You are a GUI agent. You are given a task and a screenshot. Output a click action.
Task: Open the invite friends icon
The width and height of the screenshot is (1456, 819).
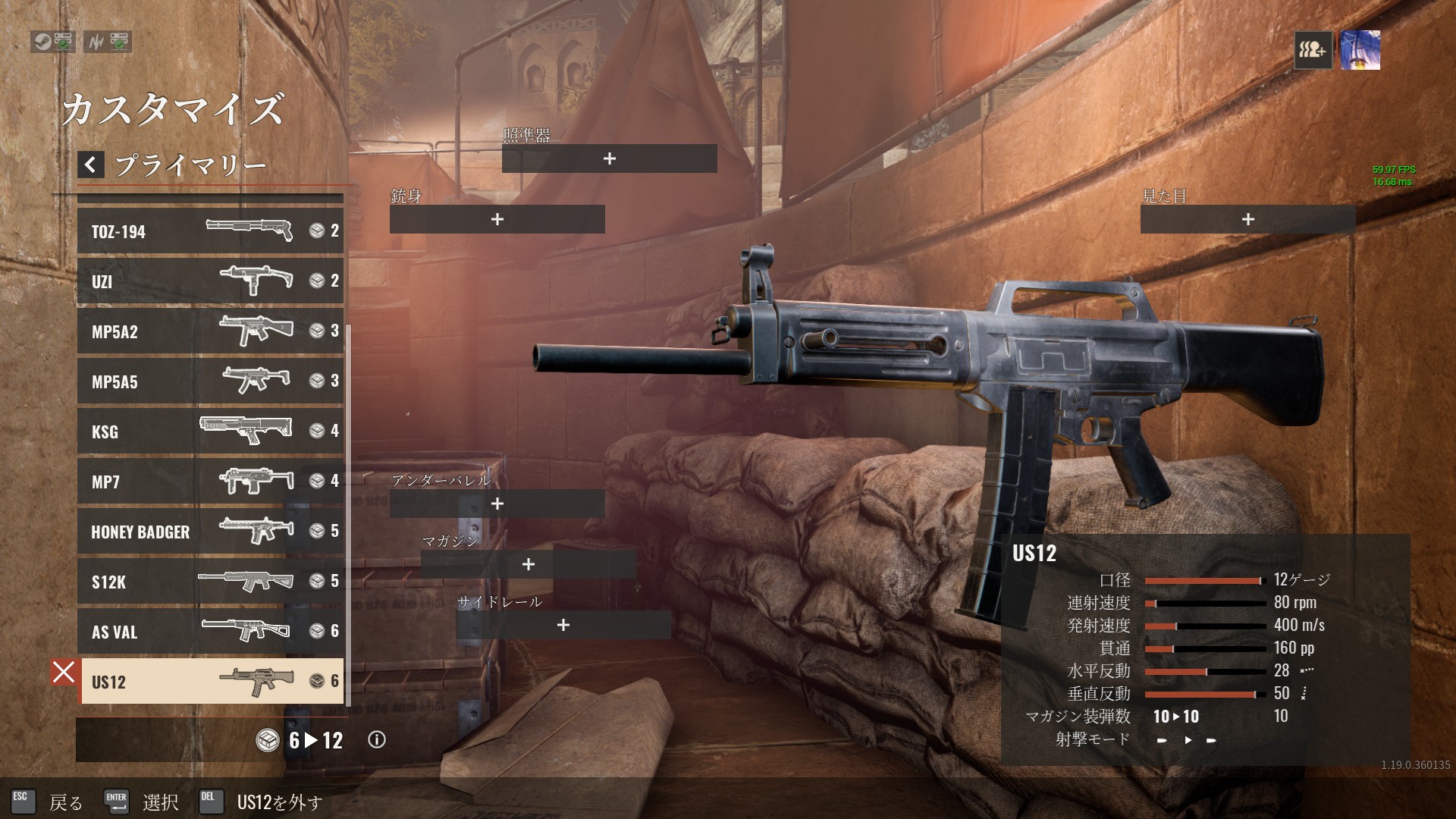point(1313,50)
